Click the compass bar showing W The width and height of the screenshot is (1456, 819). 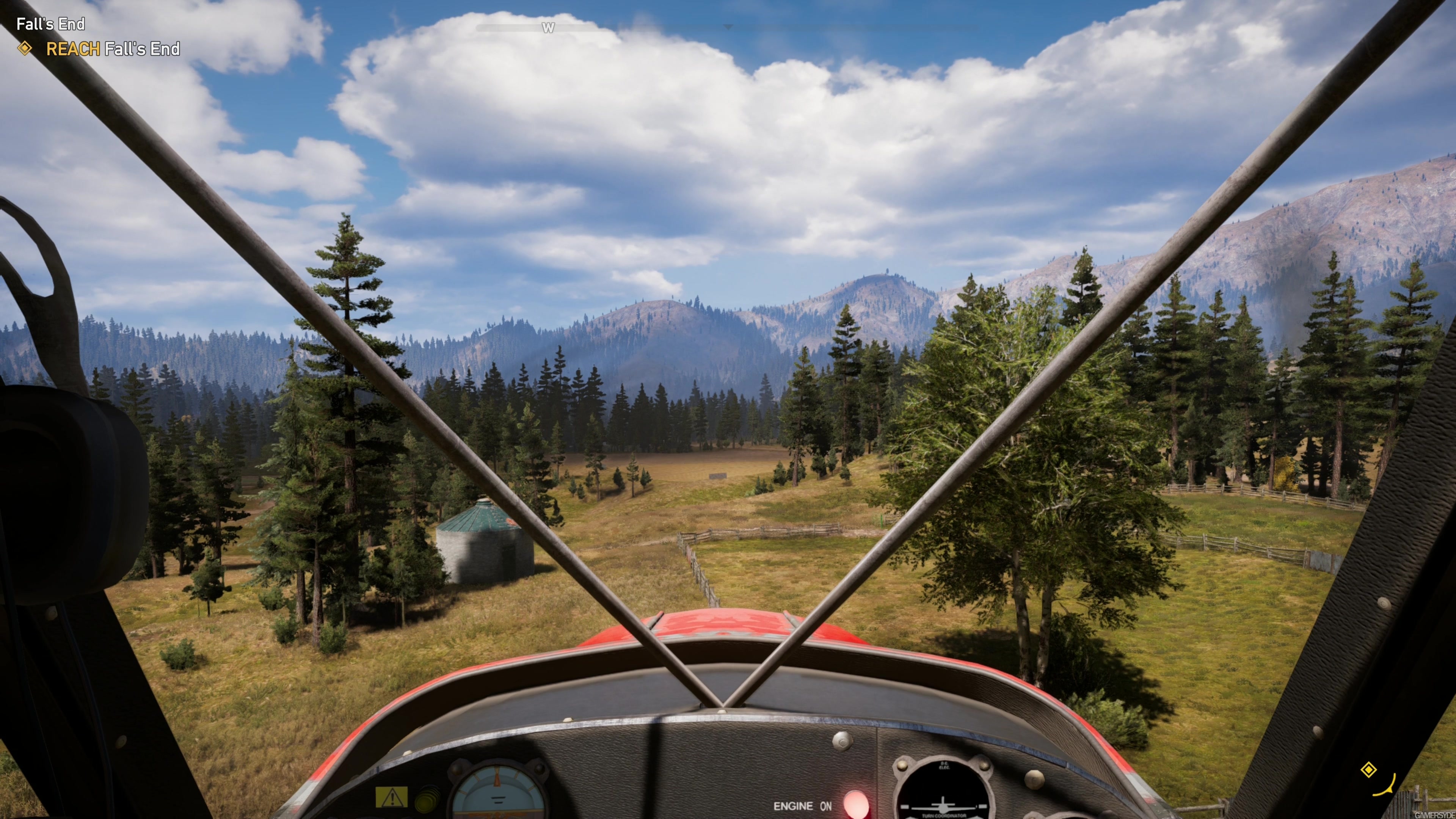[x=547, y=28]
